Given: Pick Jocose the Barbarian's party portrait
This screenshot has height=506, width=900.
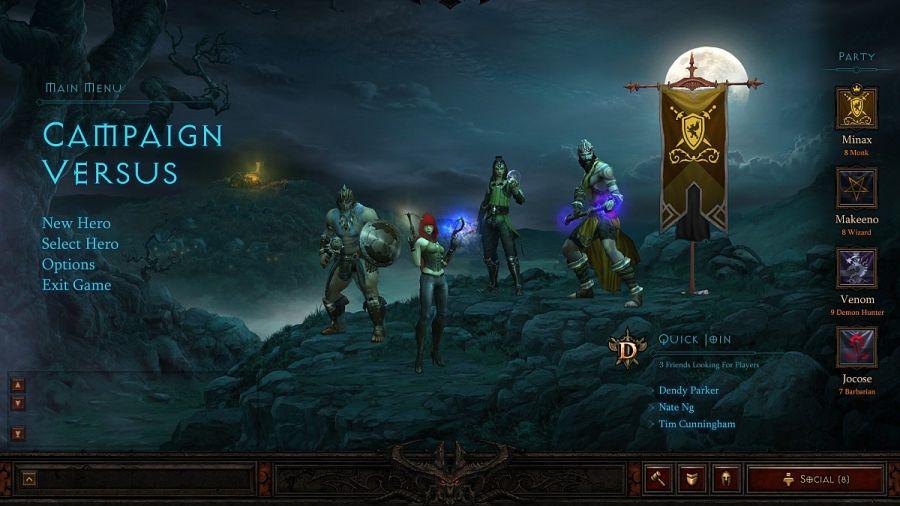Looking at the screenshot, I should [x=856, y=348].
